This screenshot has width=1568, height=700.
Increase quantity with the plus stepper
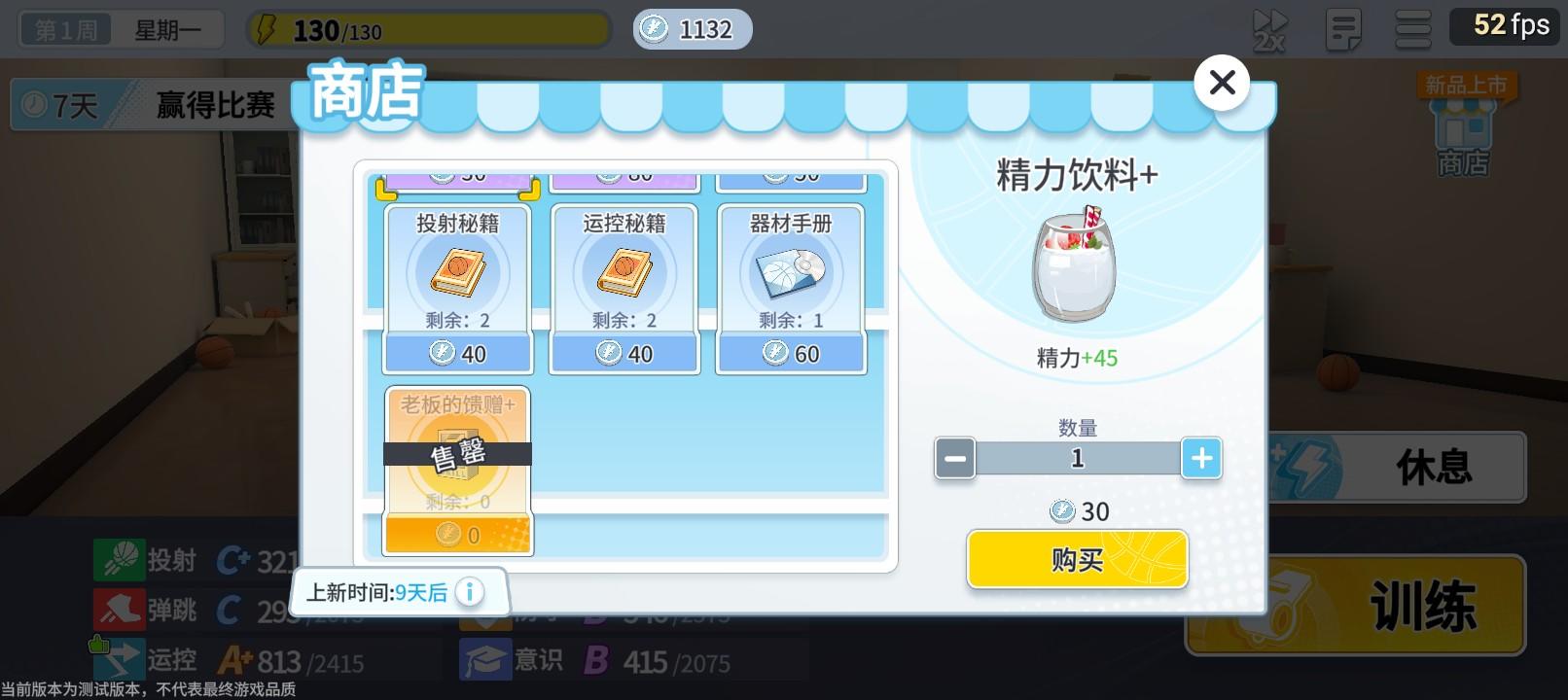(x=1202, y=458)
